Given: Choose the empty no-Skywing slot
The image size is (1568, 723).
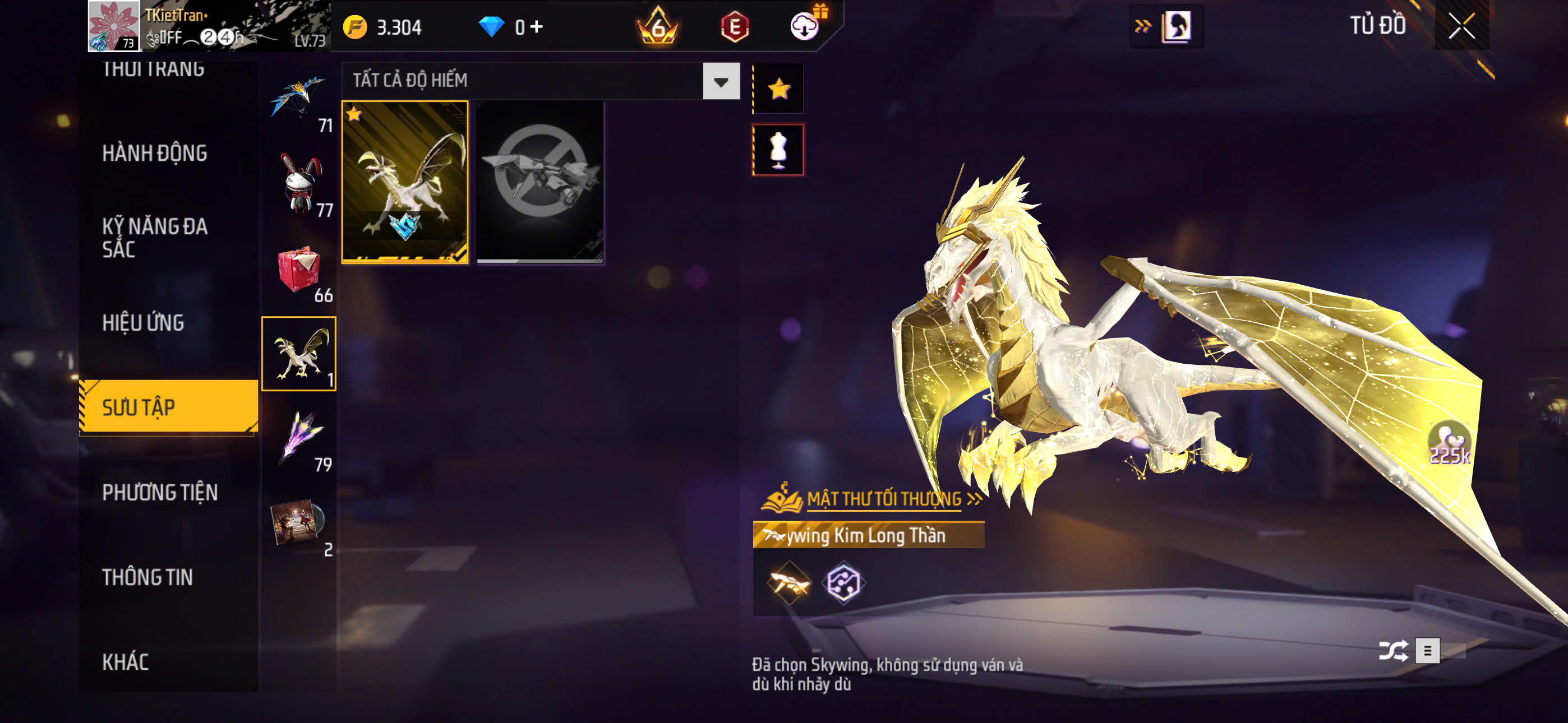Looking at the screenshot, I should click(x=540, y=182).
